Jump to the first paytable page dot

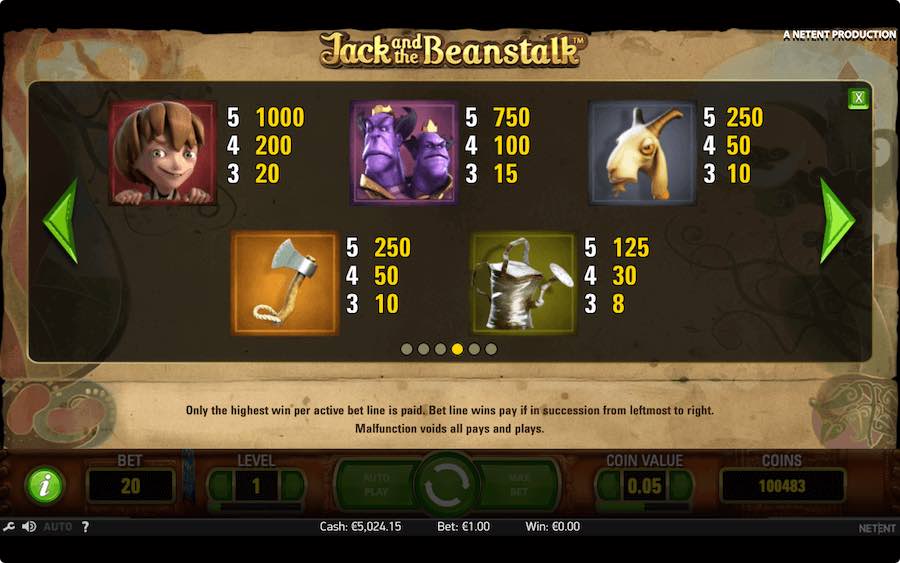pos(406,349)
